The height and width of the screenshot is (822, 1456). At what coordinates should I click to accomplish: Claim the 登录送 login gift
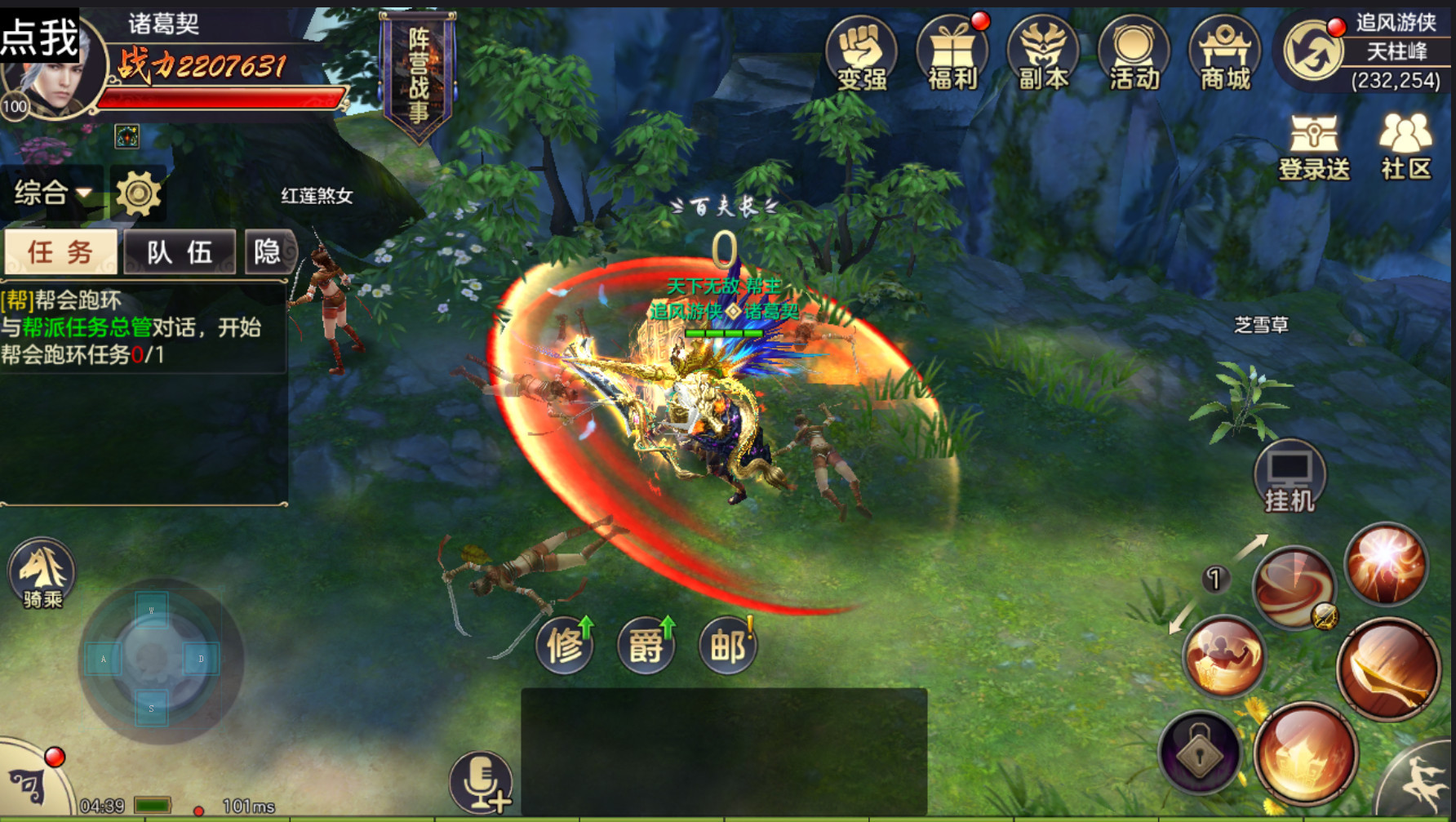1314,147
